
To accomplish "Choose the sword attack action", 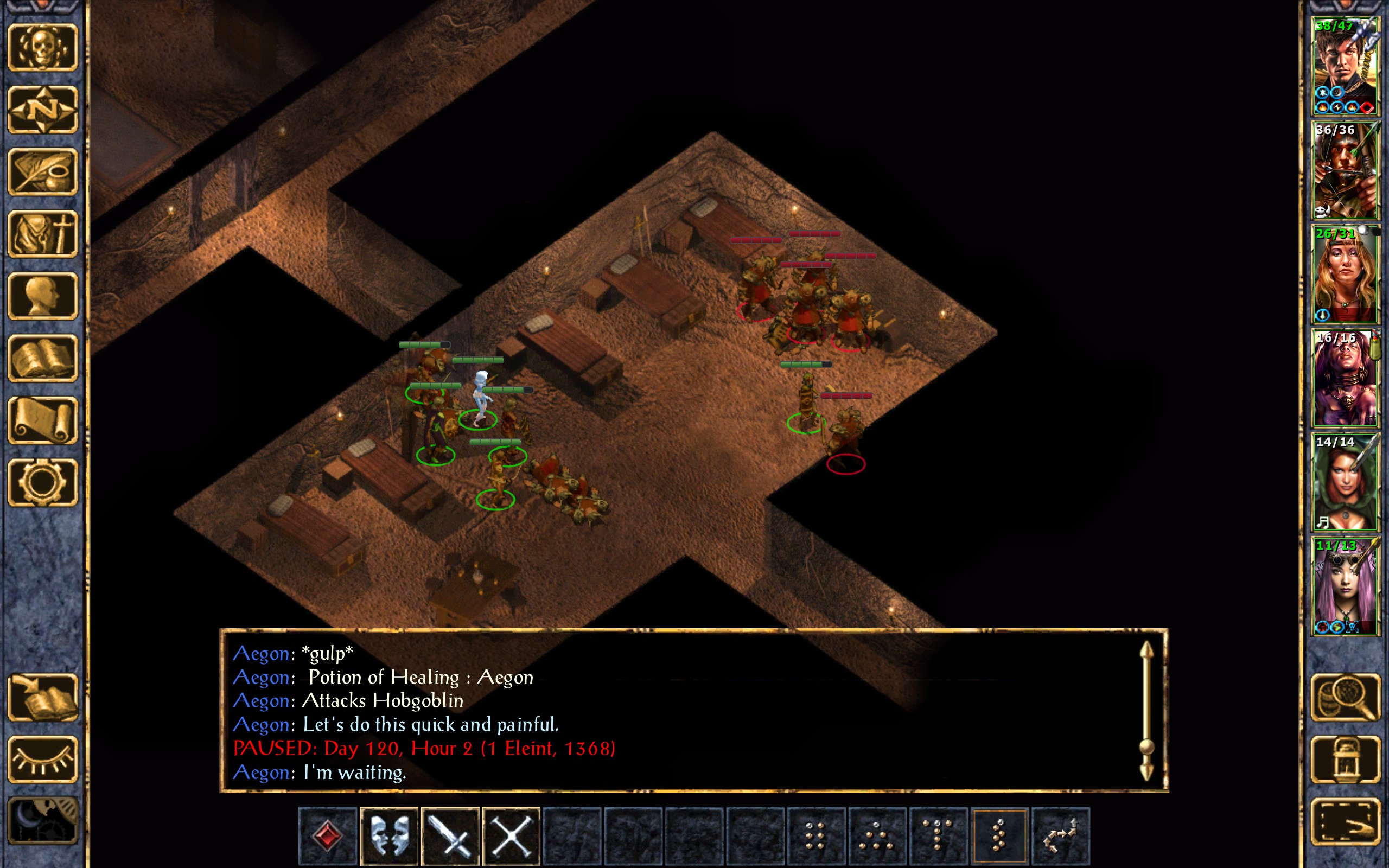I will pos(450,836).
